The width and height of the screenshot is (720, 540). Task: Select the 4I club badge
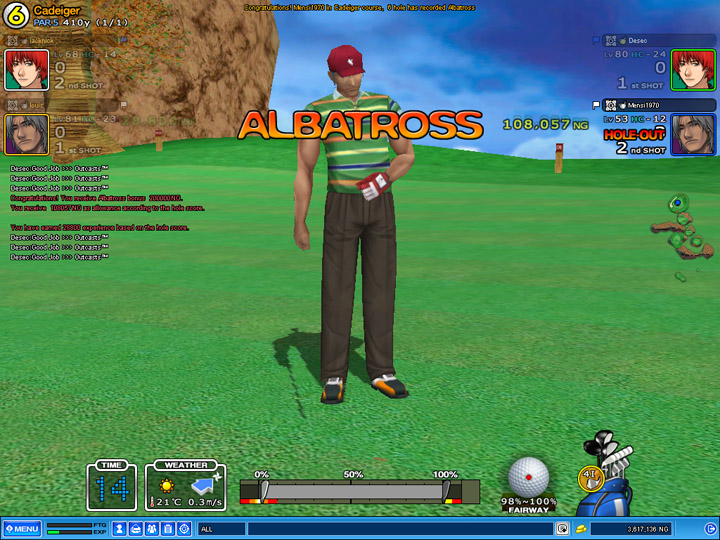tap(590, 478)
